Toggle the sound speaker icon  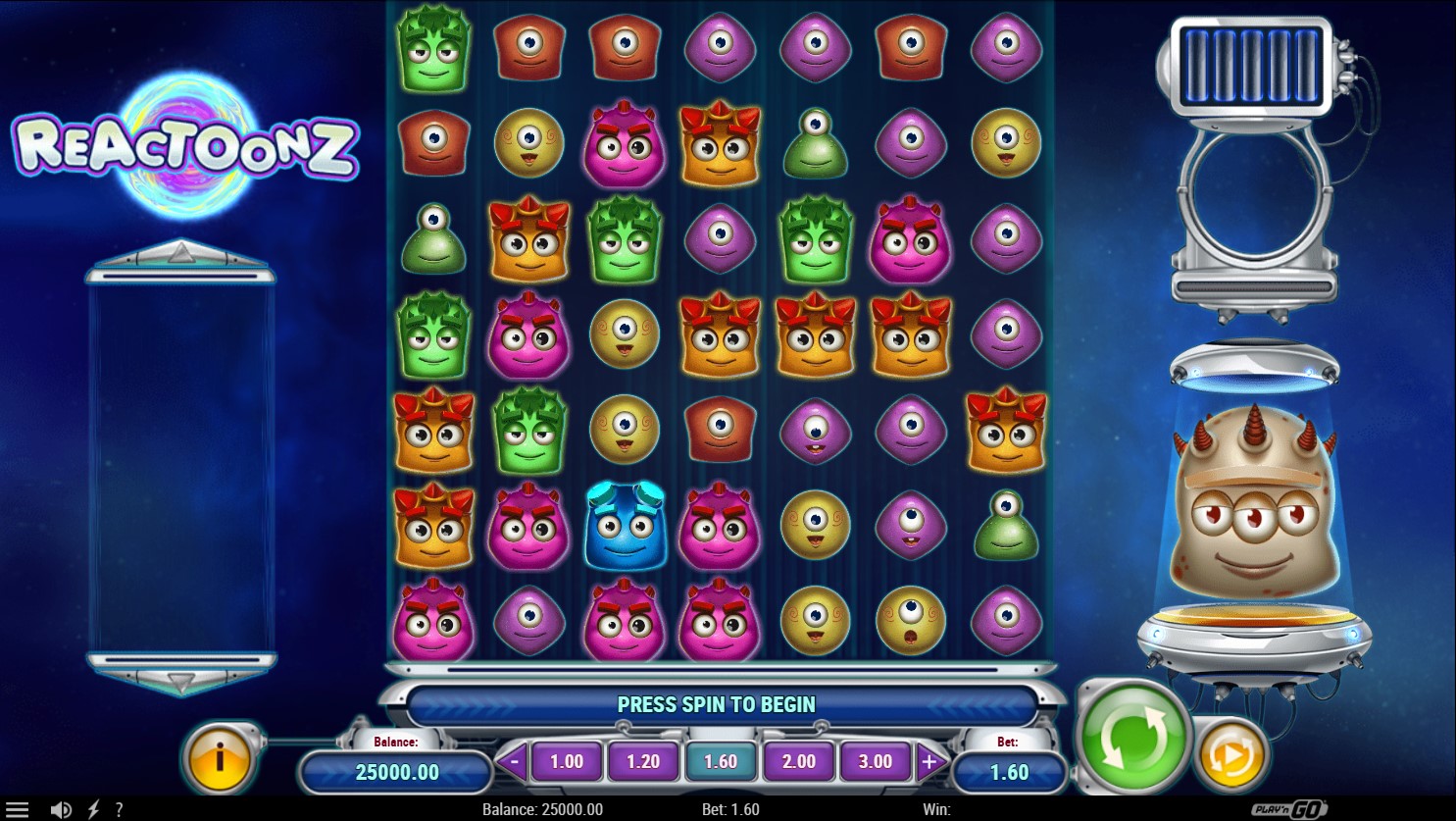pyautogui.click(x=61, y=809)
